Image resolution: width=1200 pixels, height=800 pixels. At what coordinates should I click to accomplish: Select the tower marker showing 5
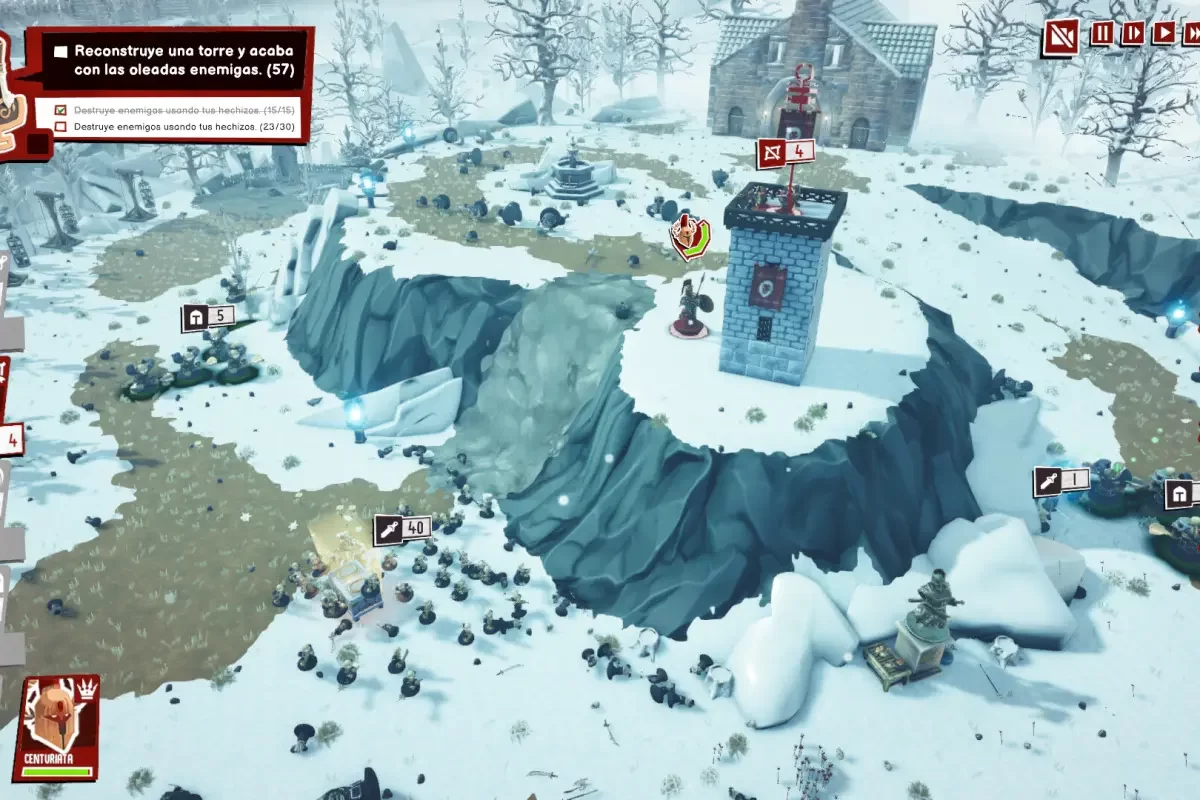(208, 318)
